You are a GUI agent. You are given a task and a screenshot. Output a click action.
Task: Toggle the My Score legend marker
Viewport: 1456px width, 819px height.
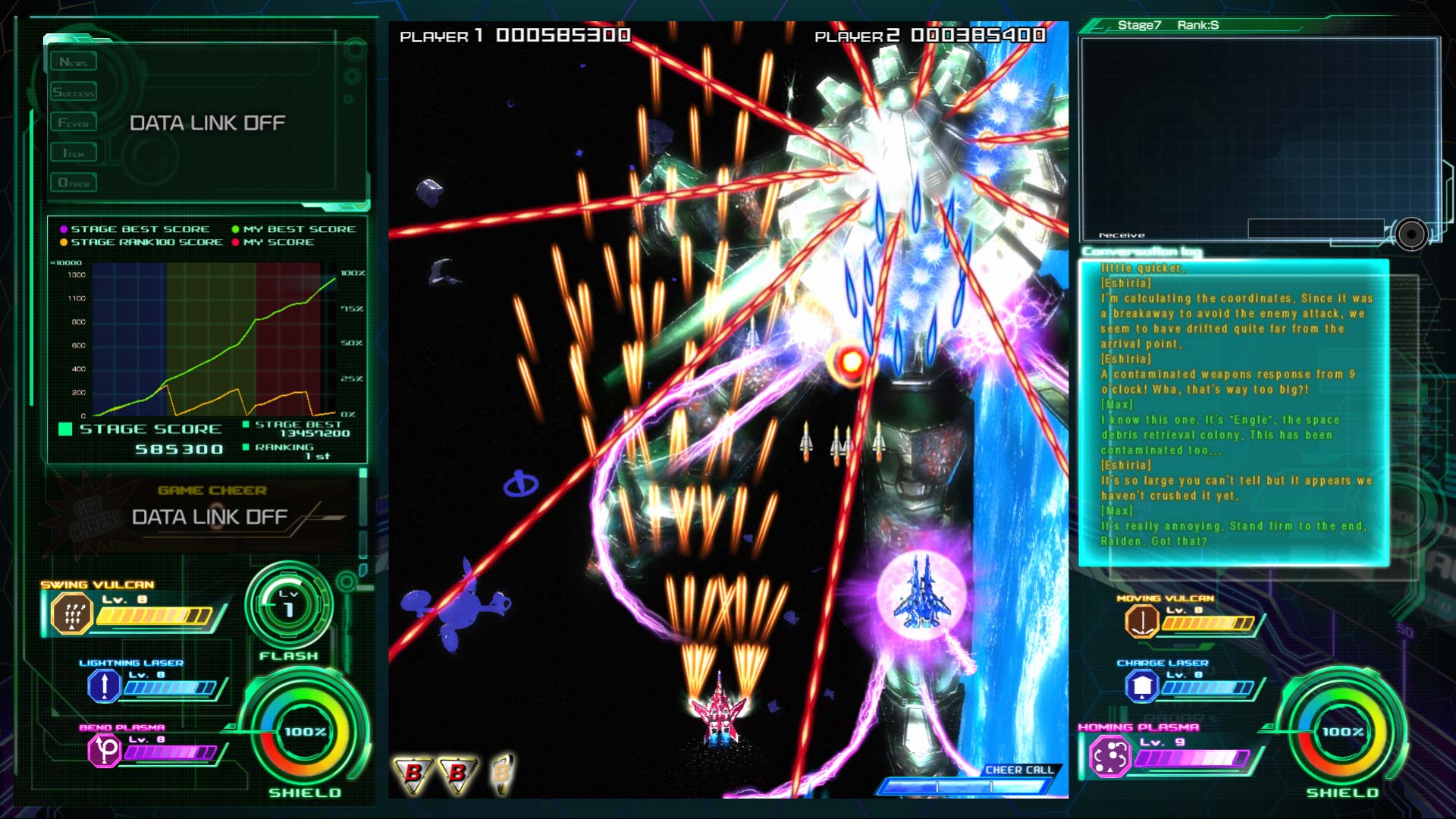coord(237,242)
